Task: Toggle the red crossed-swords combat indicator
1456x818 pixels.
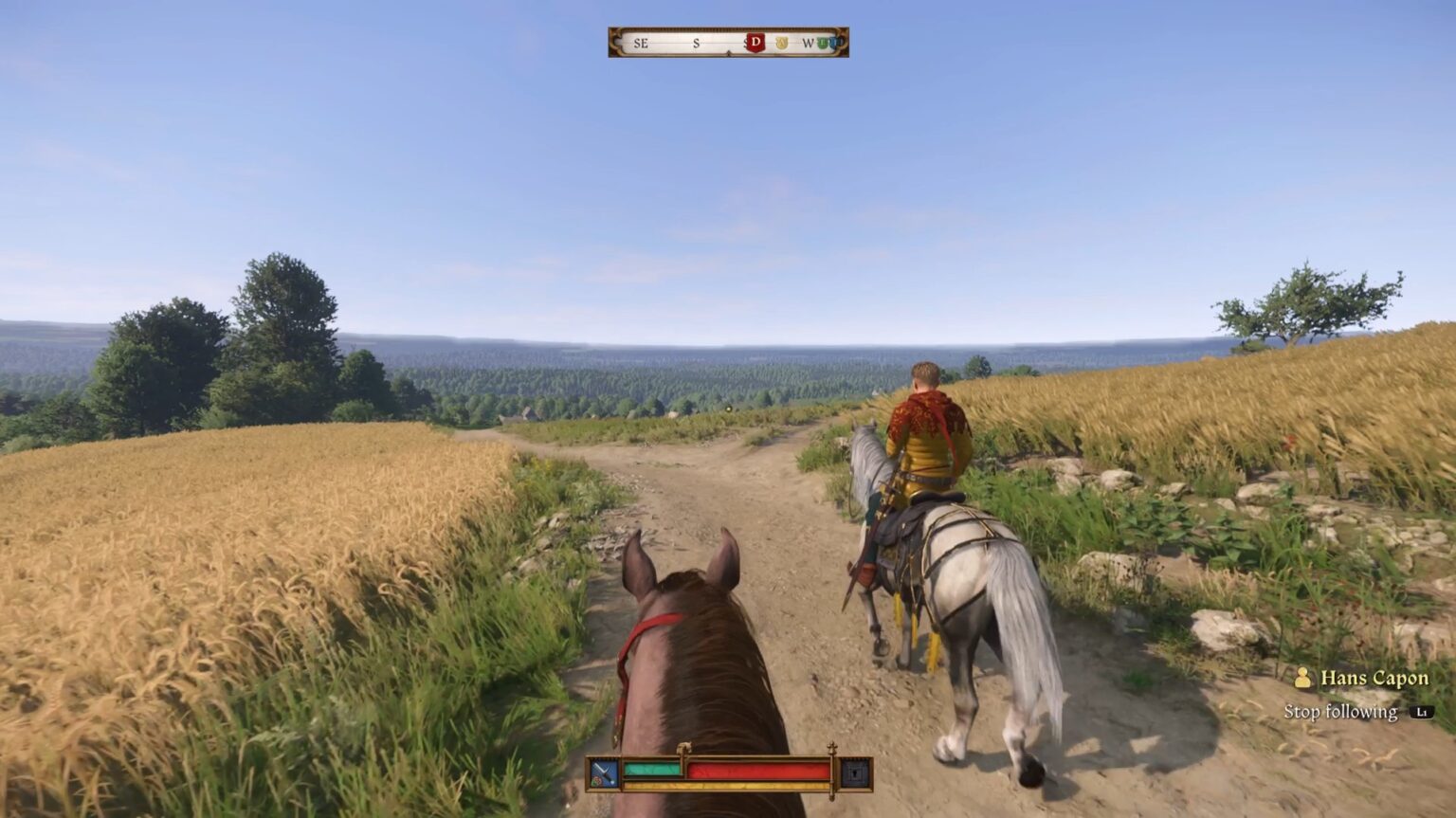Action: tap(597, 780)
